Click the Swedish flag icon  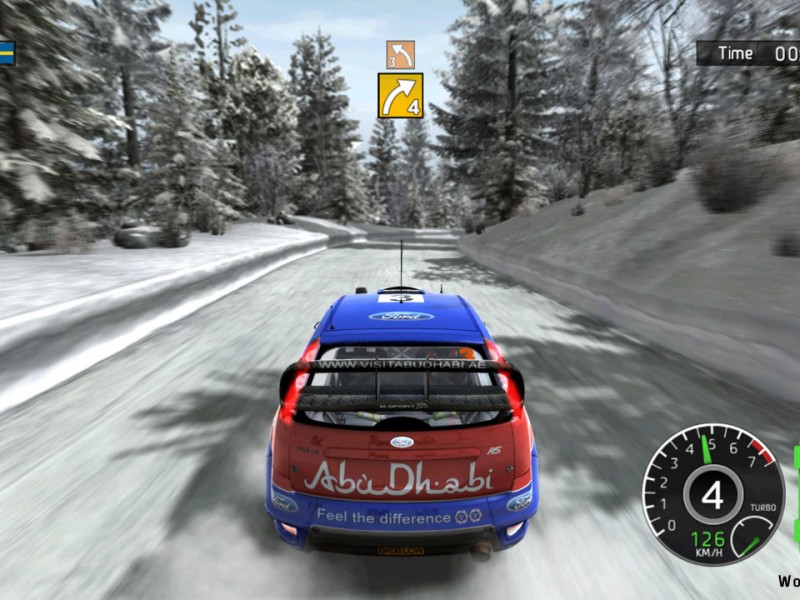pos(6,52)
